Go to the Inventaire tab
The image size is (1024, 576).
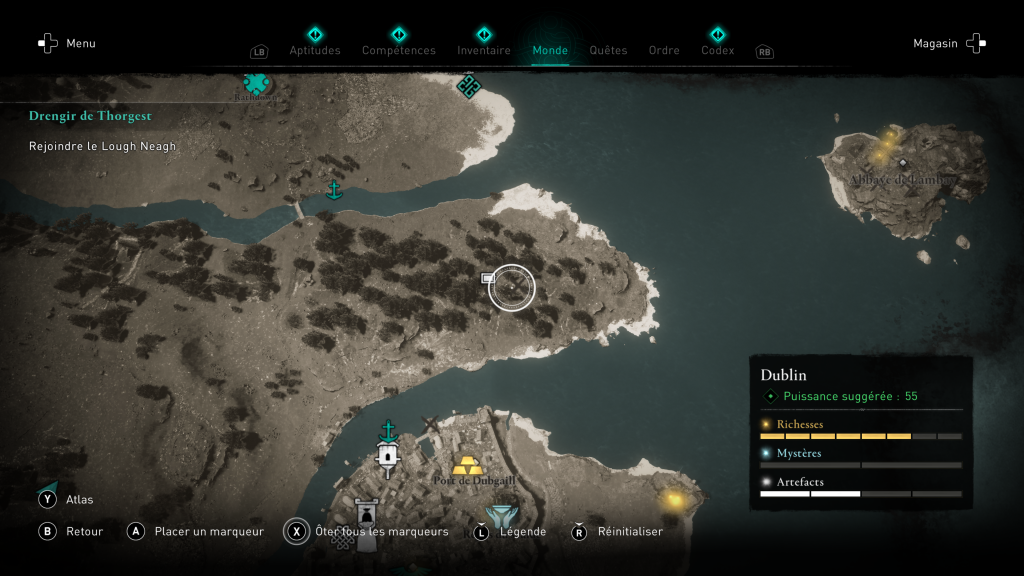484,50
